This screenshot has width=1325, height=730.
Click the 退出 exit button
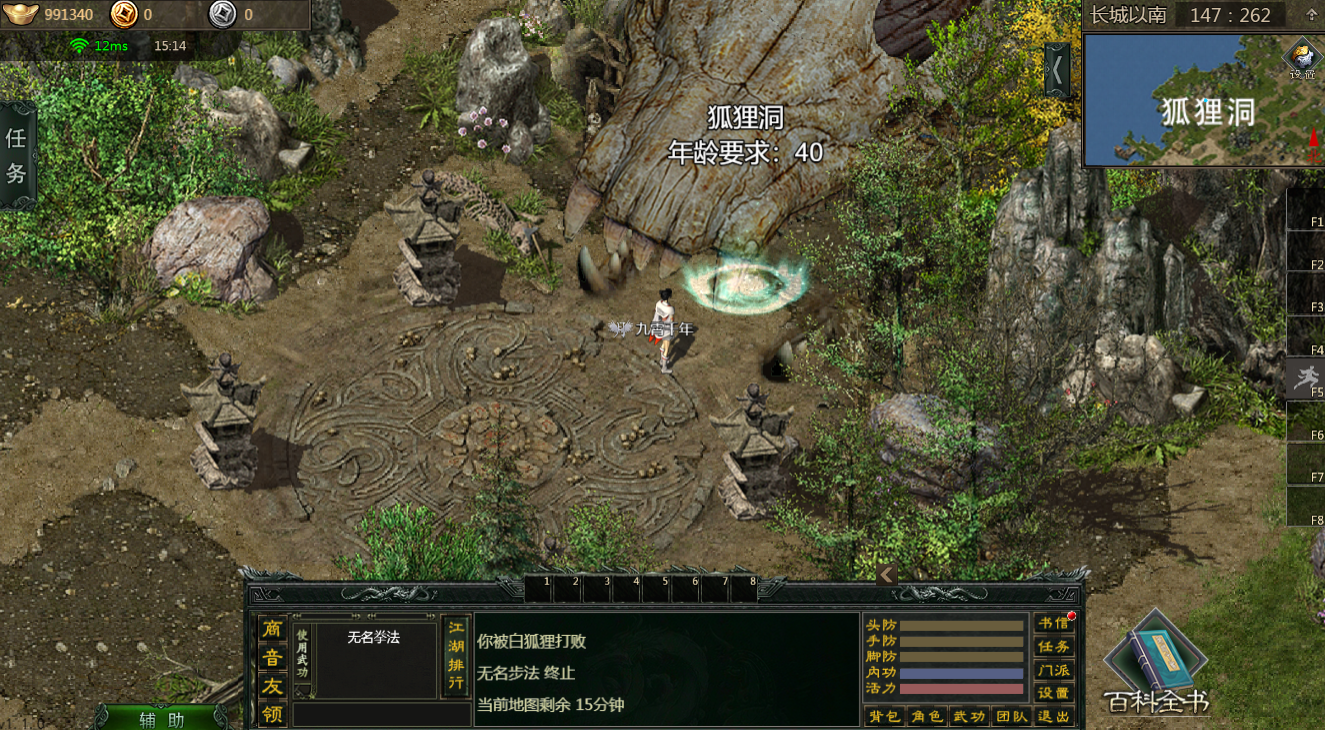pos(1054,716)
